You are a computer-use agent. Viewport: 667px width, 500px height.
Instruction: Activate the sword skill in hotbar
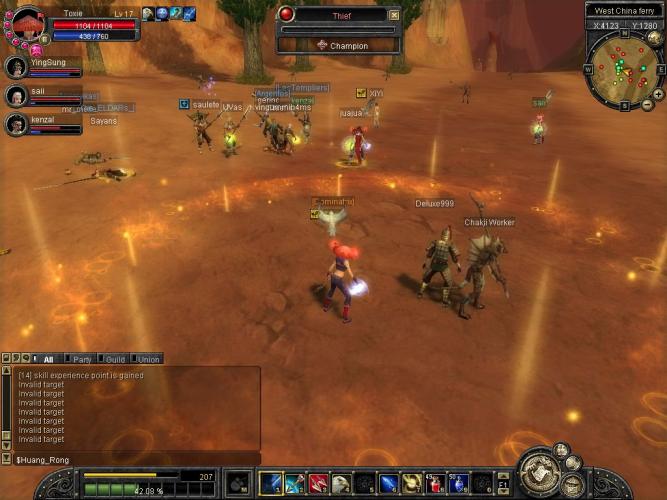point(271,484)
